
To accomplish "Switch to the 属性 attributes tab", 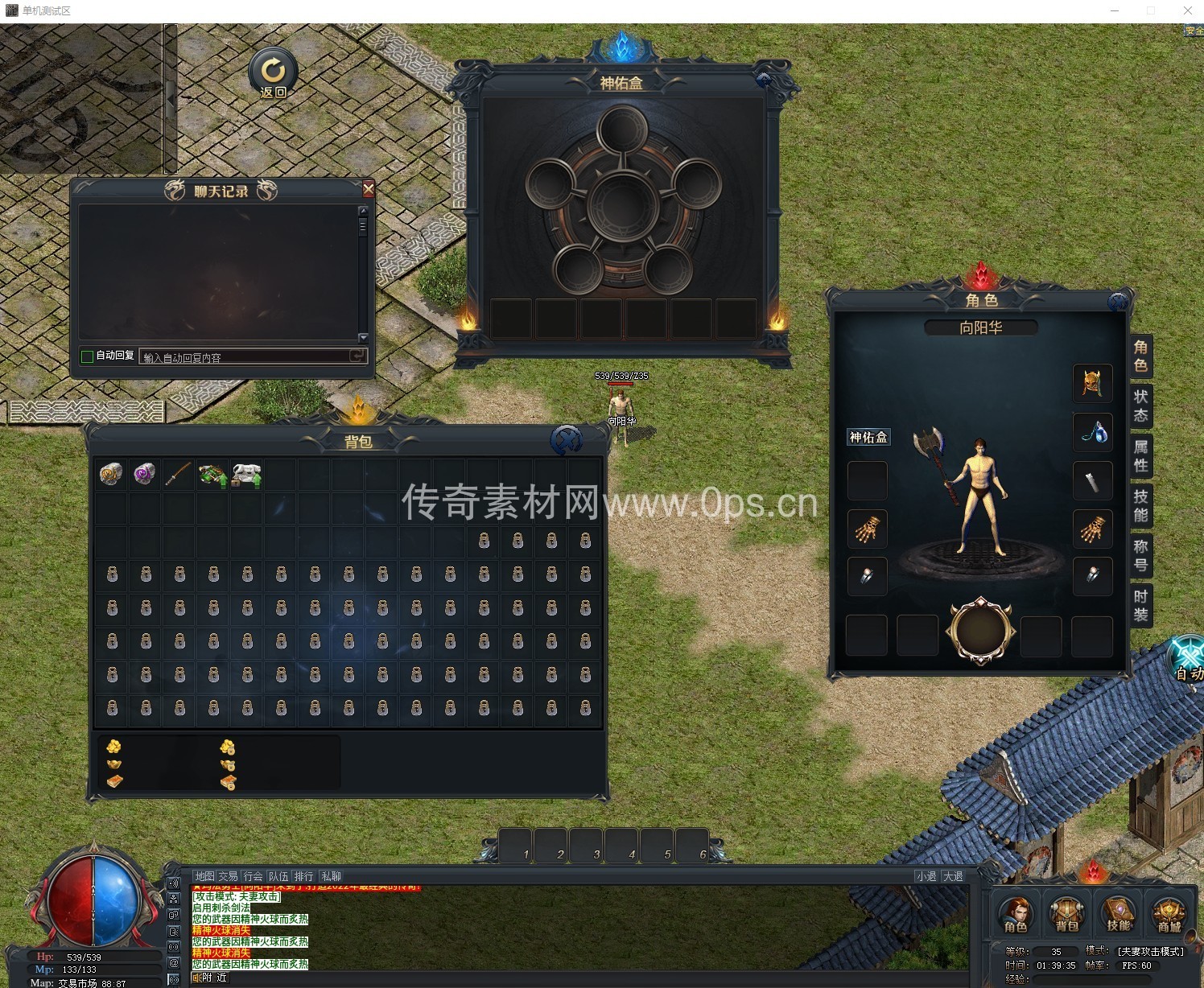I will [1140, 455].
